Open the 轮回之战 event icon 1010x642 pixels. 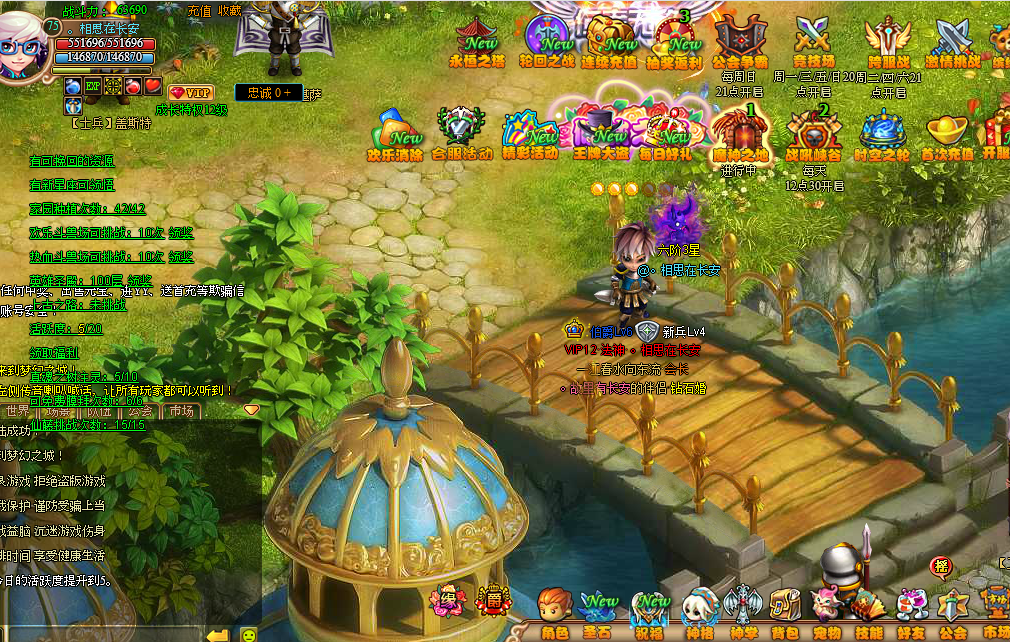click(x=549, y=42)
